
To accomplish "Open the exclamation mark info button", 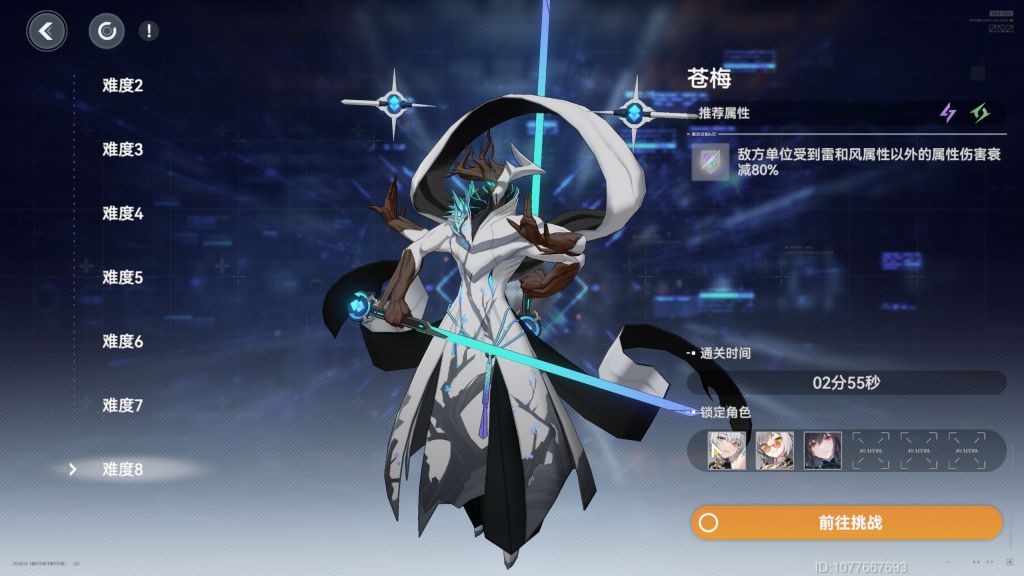I will (x=149, y=31).
